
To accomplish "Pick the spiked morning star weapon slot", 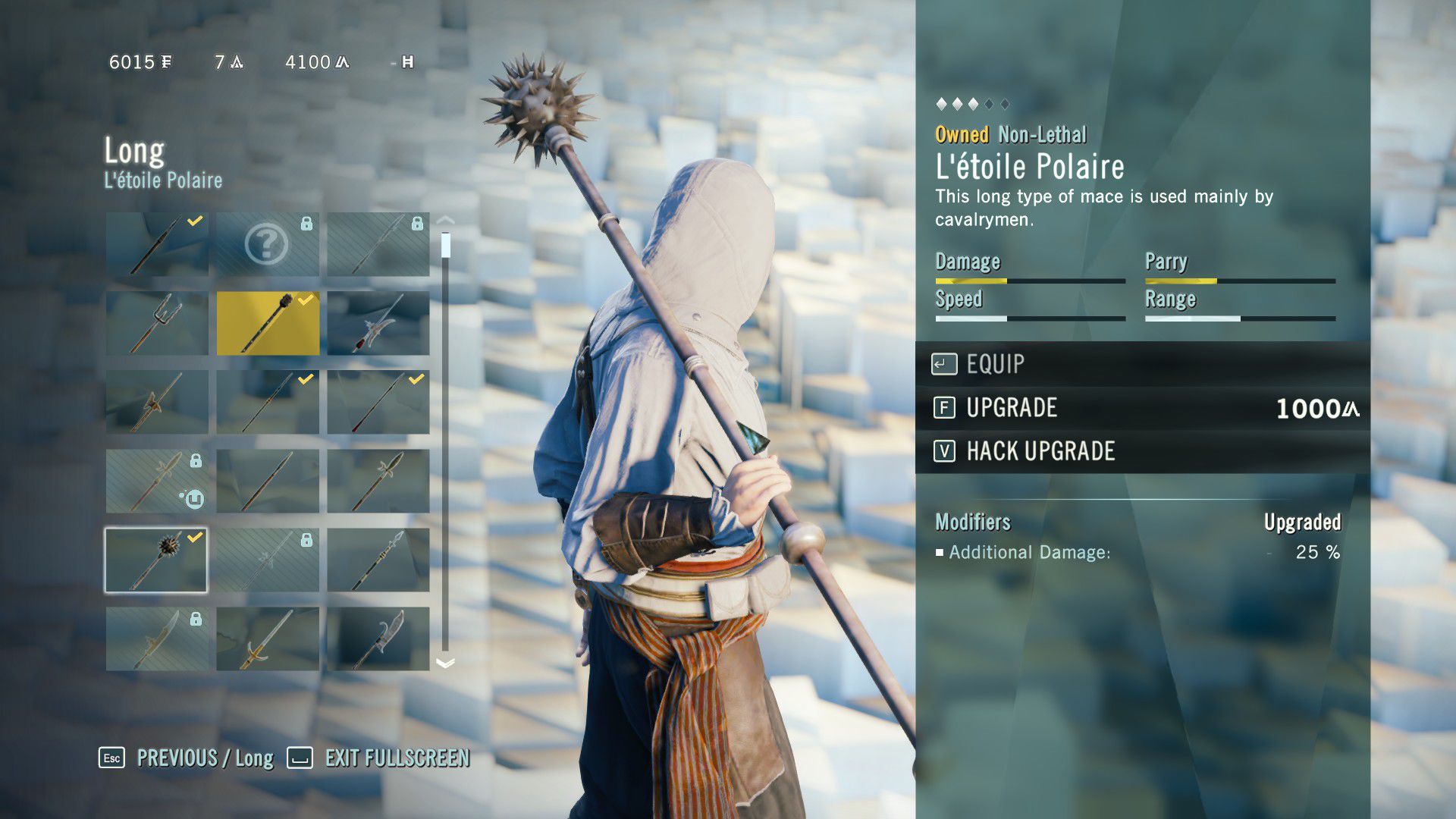I will click(x=155, y=560).
